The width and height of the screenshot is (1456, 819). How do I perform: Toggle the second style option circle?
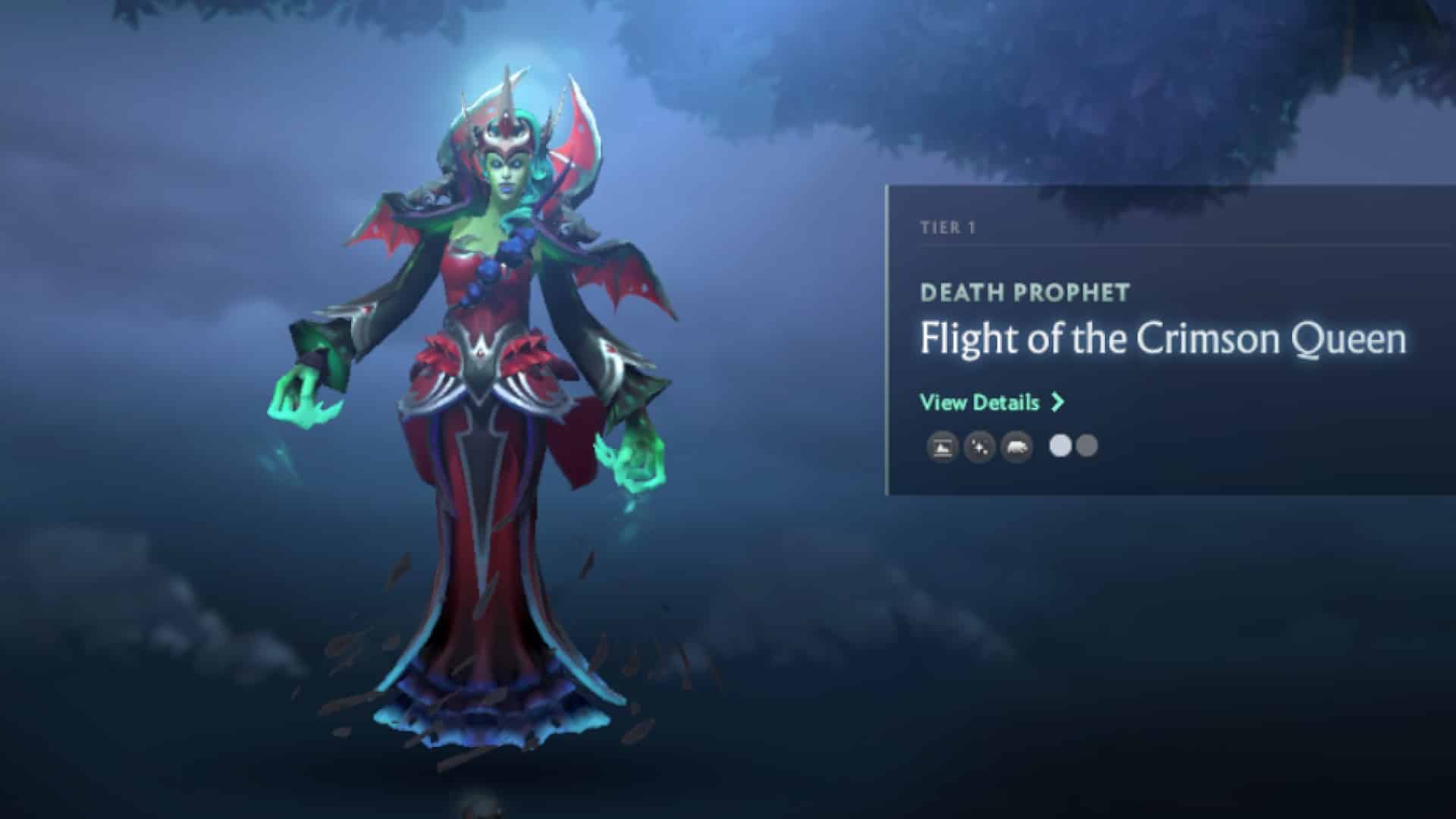(x=1089, y=447)
